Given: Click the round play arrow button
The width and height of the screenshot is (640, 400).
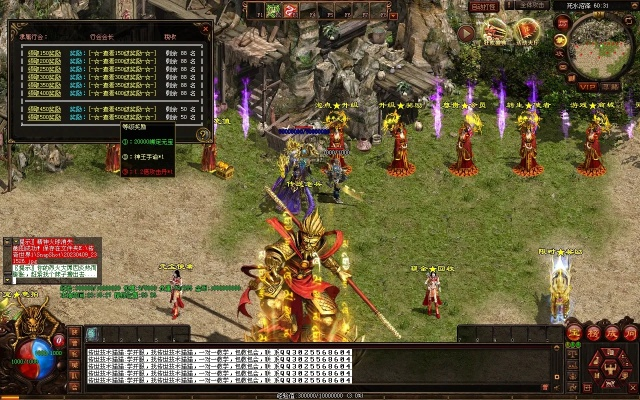Looking at the screenshot, I should pos(467,33).
